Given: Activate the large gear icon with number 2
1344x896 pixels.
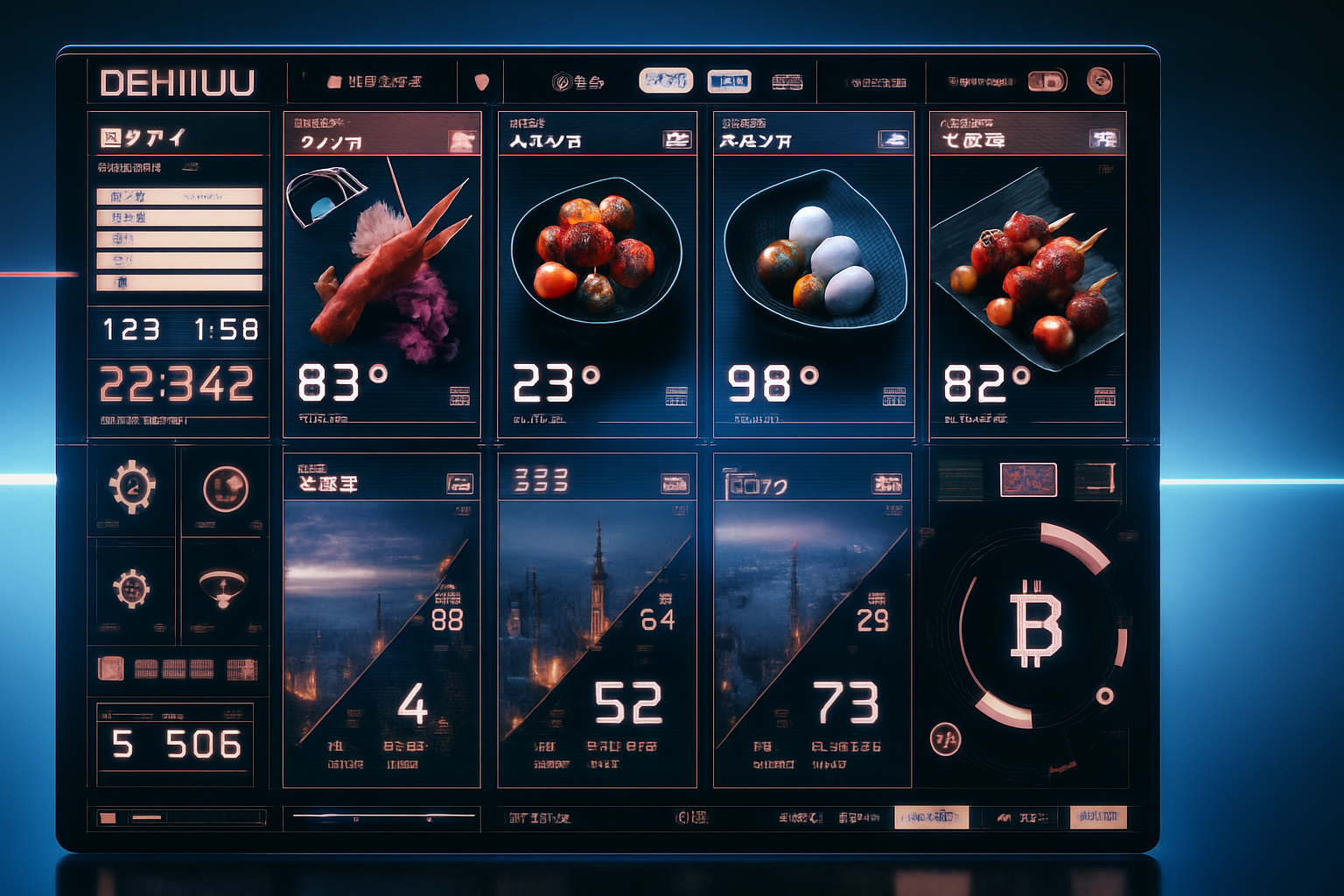Looking at the screenshot, I should click(x=132, y=486).
